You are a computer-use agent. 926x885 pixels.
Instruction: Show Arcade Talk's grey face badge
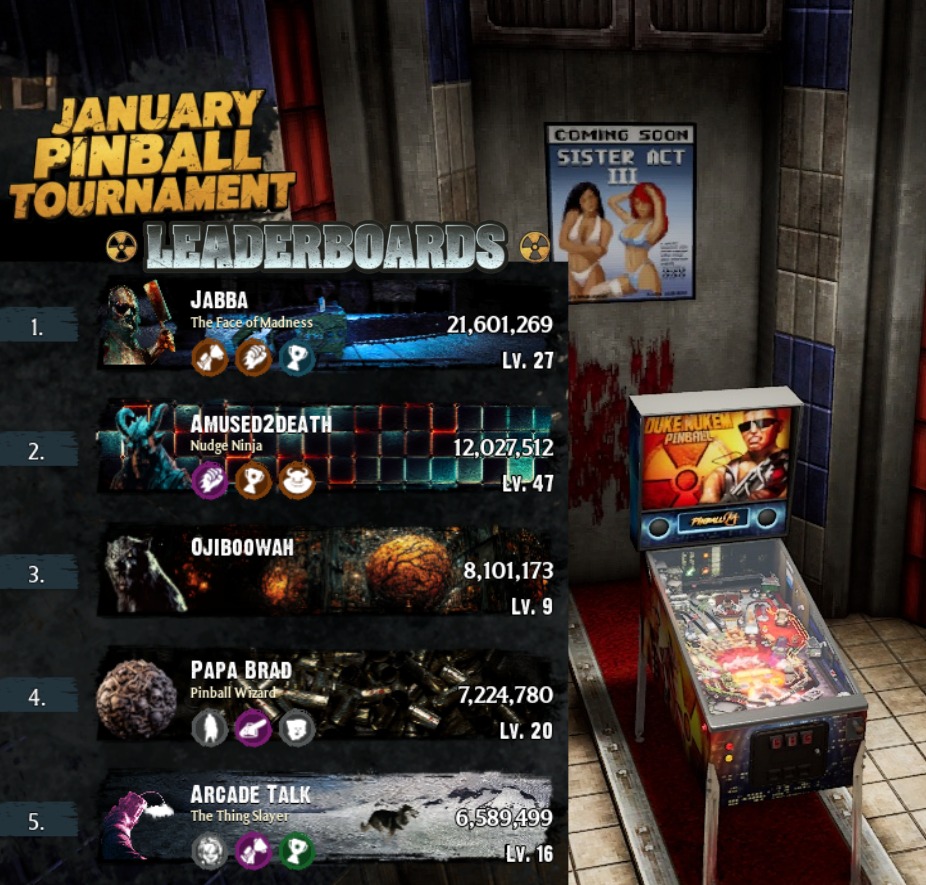coord(210,851)
